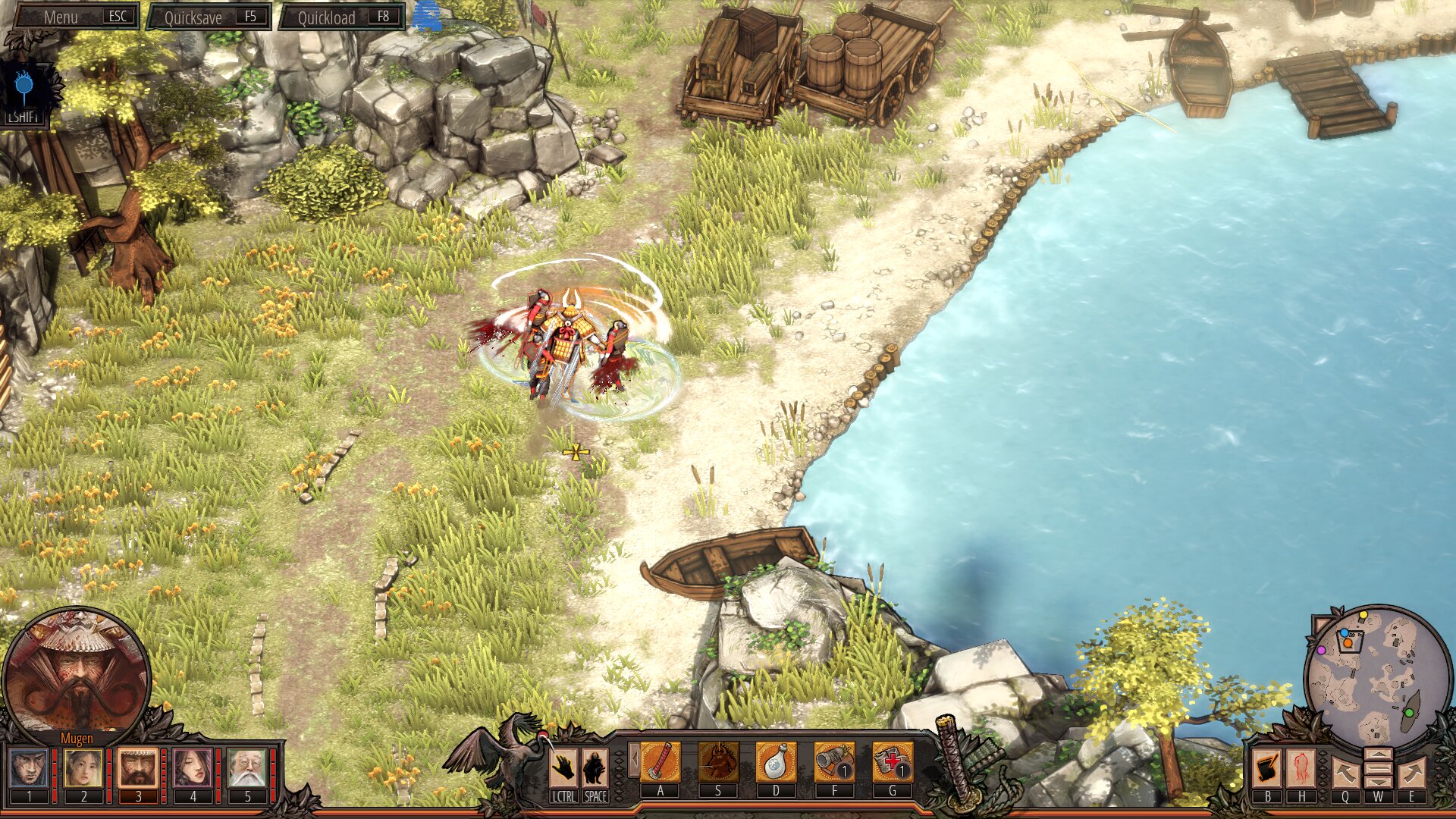Image resolution: width=1456 pixels, height=819 pixels.
Task: Select Mugen's small portrait in slot 3
Action: [x=138, y=767]
